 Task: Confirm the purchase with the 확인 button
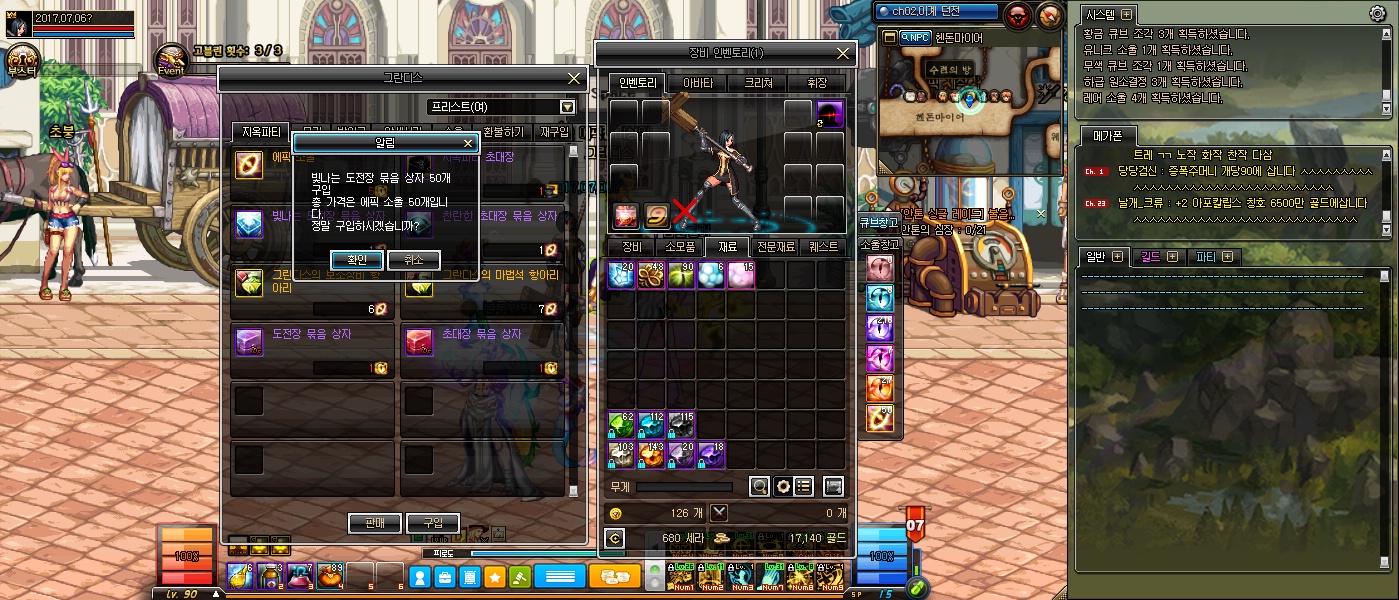coord(357,260)
